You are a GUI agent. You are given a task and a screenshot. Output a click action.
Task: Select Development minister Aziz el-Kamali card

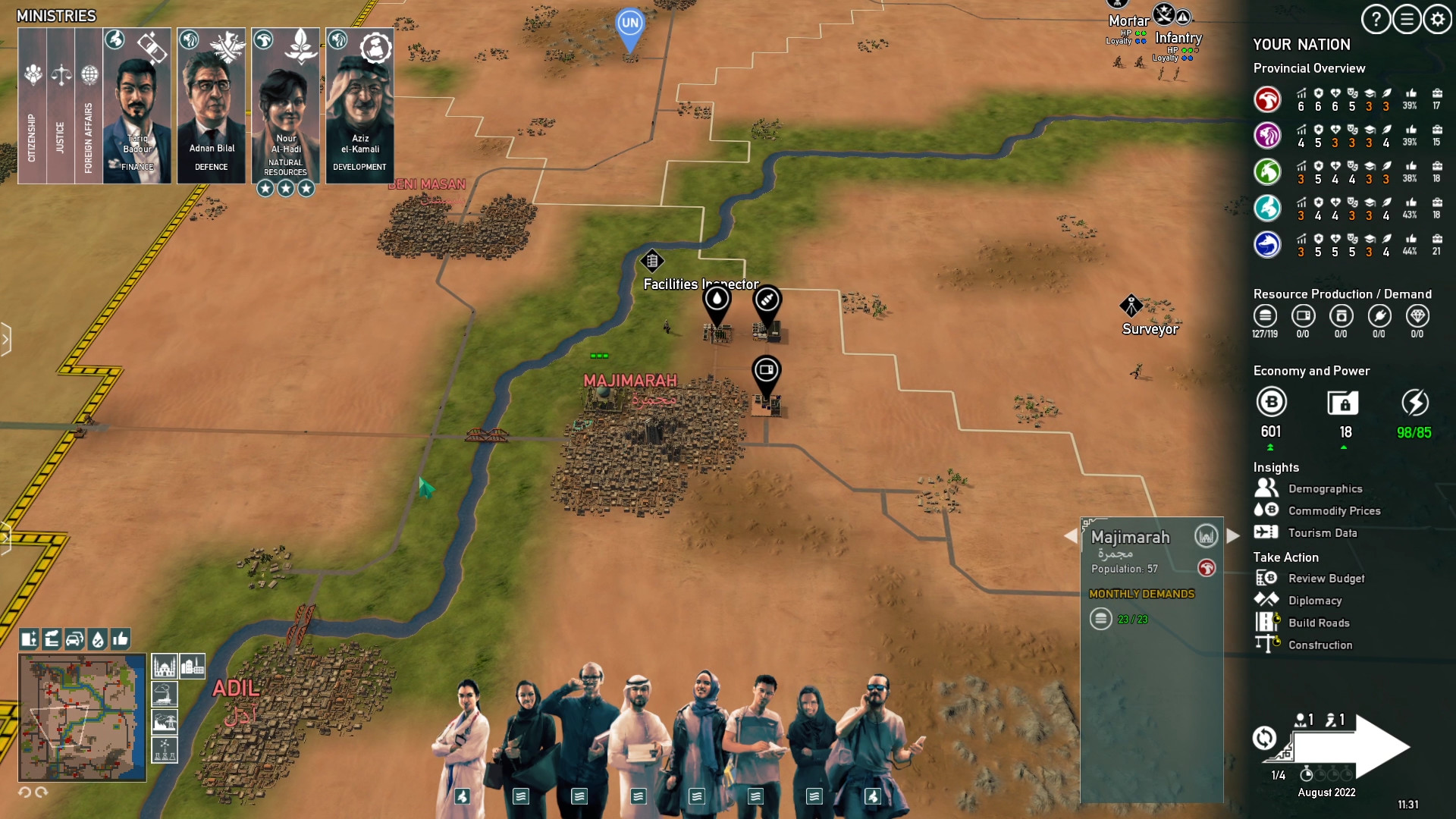(359, 106)
